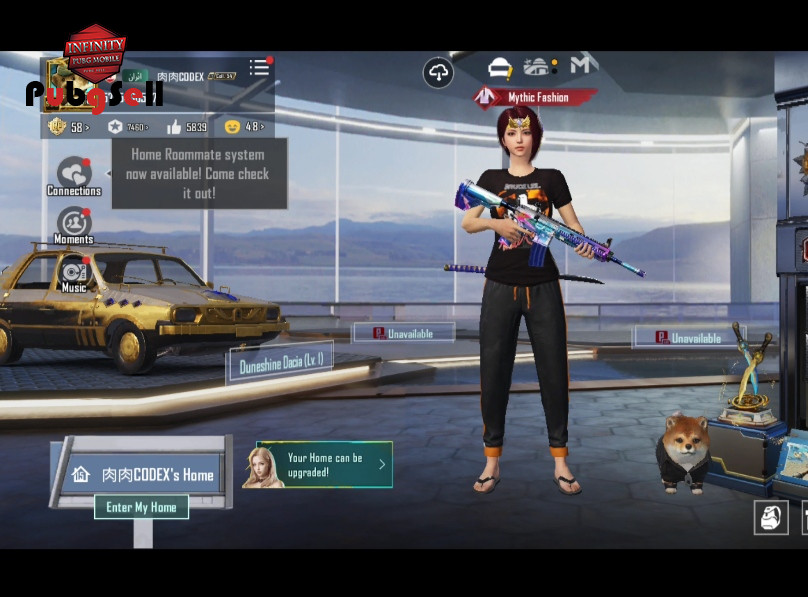Open the Music player icon

(74, 273)
